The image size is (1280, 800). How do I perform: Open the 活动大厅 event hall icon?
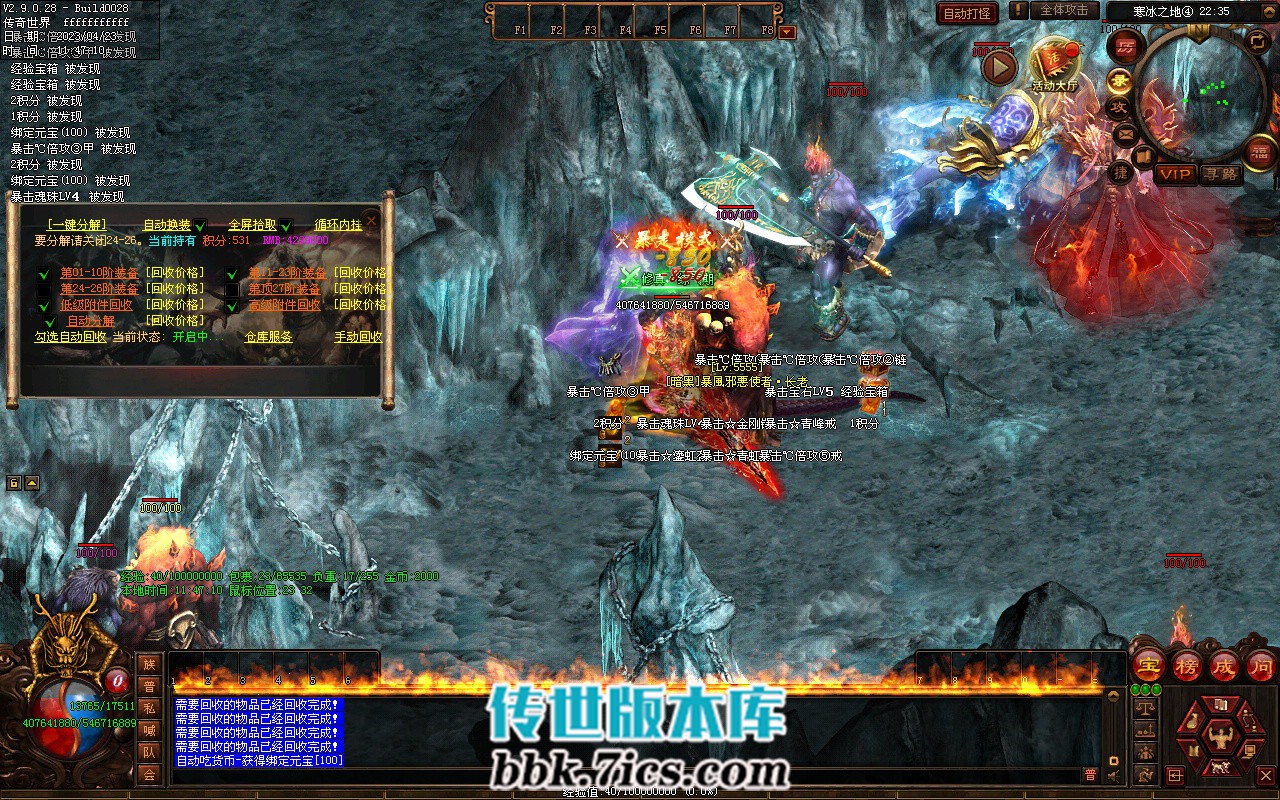click(1054, 65)
